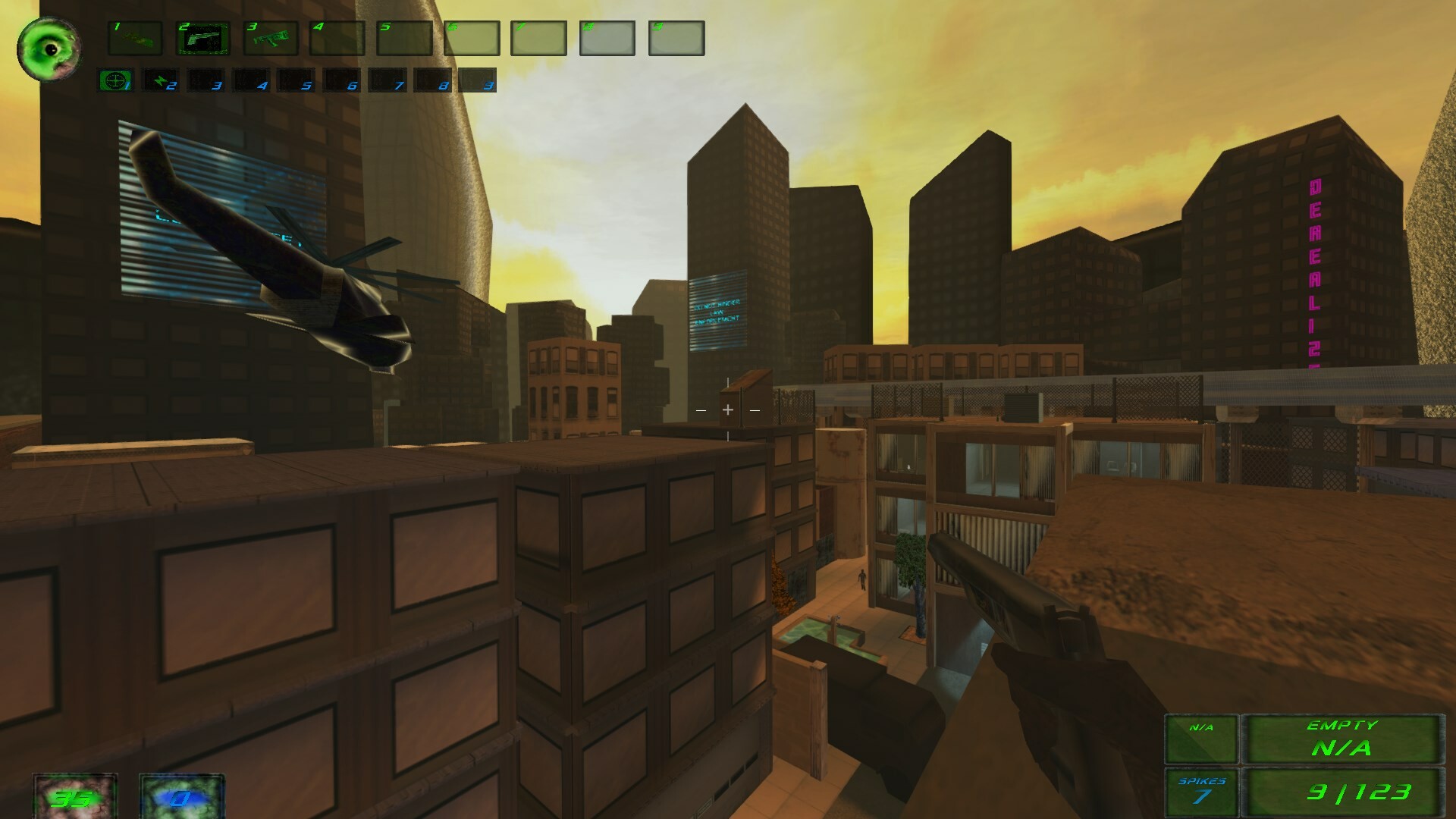
Task: Select the lightning bolt item in gadget slot 2
Action: [162, 82]
